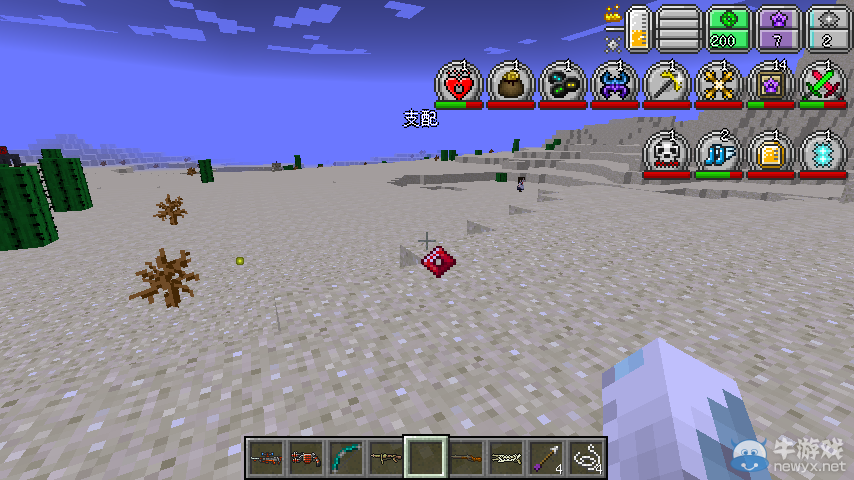Screen dimensions: 854x480
Task: Open the grey three-bar menu tile
Action: pyautogui.click(x=678, y=28)
